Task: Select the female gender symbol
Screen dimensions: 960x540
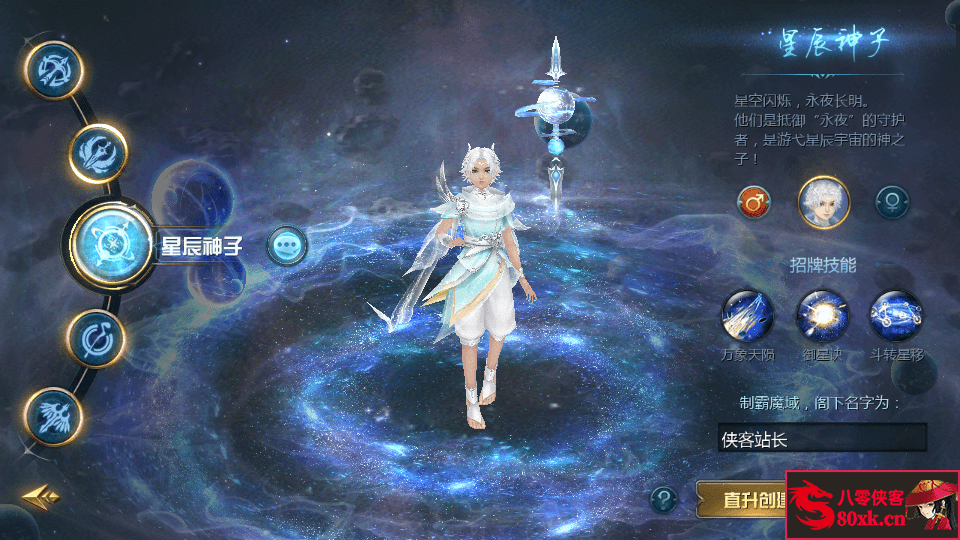Action: (x=892, y=203)
